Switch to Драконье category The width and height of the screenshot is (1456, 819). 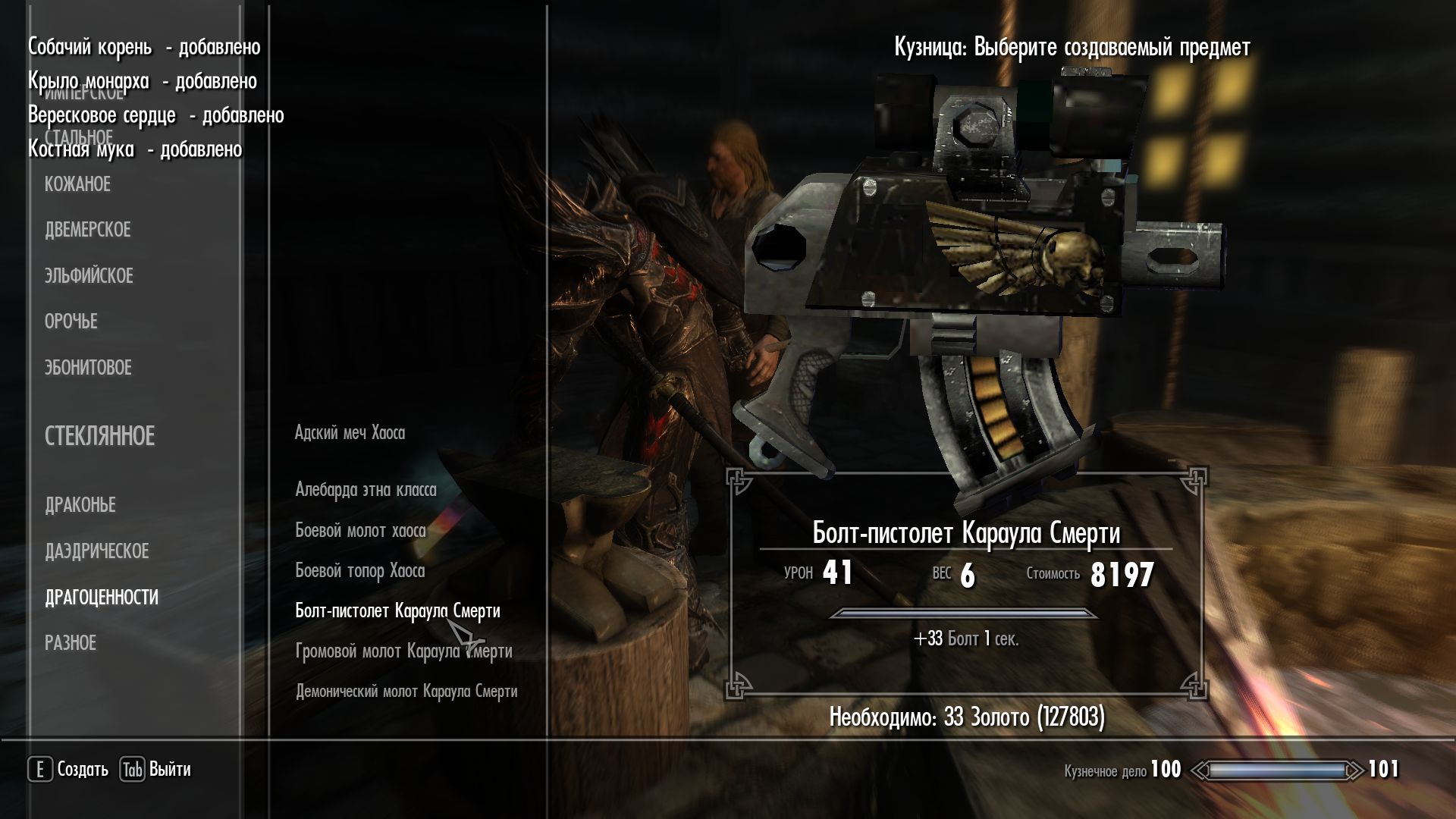pos(80,505)
